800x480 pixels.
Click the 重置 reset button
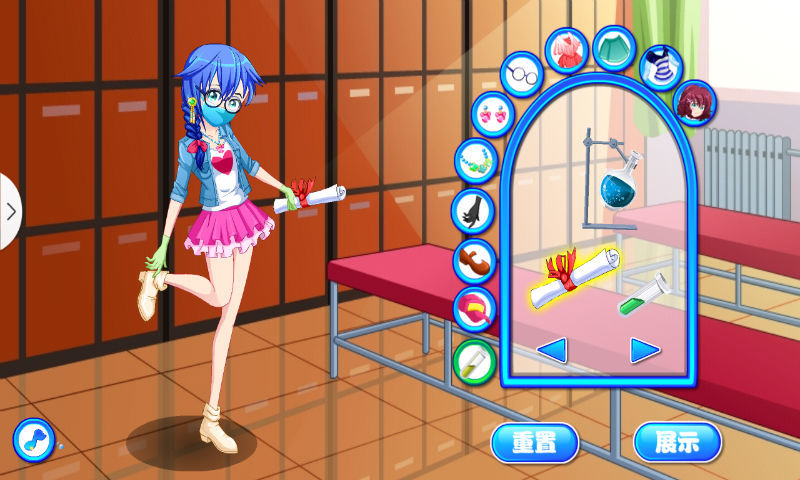[x=535, y=441]
